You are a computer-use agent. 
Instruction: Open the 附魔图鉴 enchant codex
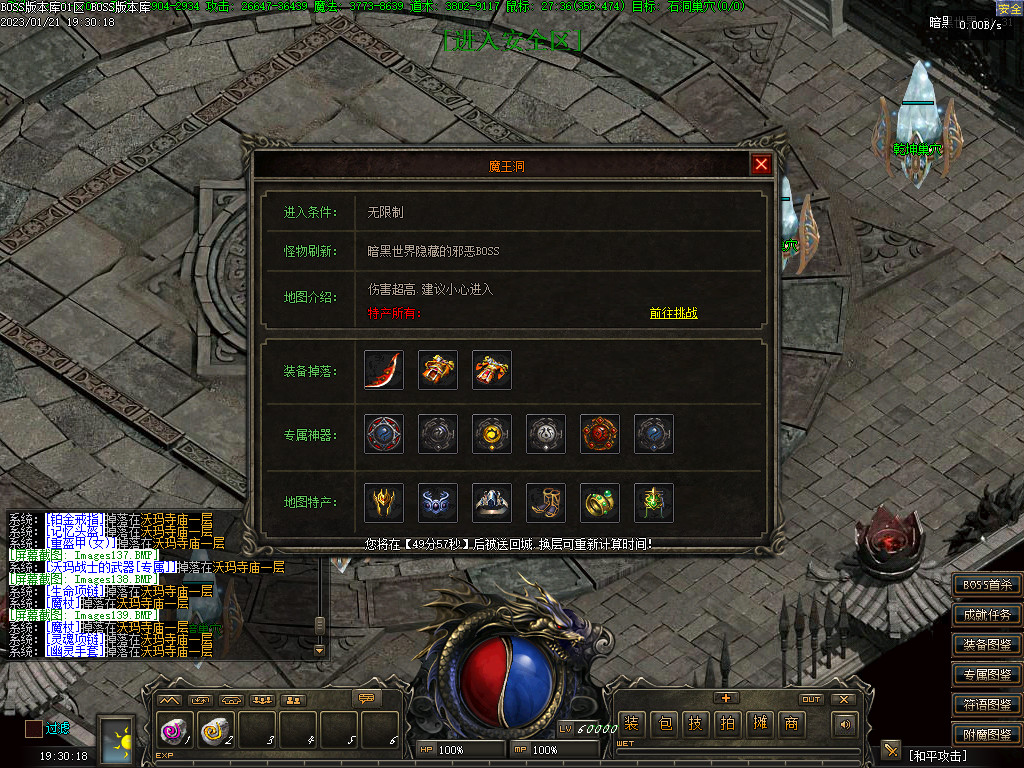(987, 735)
